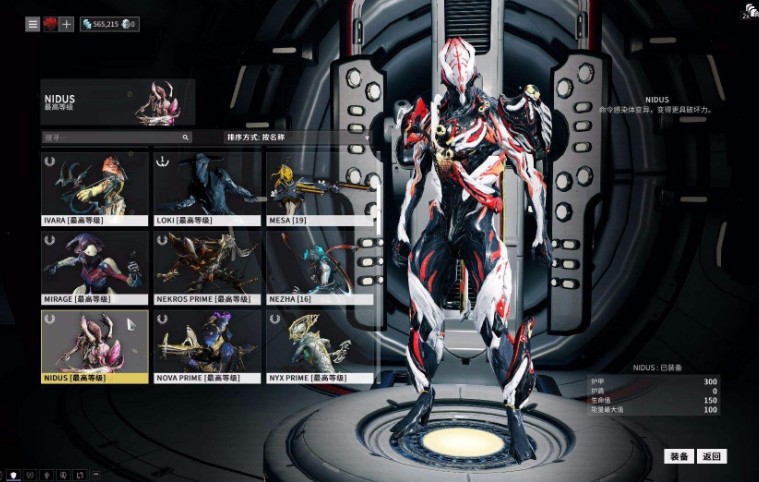Screen dimensions: 759x482
Task: Choose the NEKROS PRIME tile
Action: click(207, 265)
